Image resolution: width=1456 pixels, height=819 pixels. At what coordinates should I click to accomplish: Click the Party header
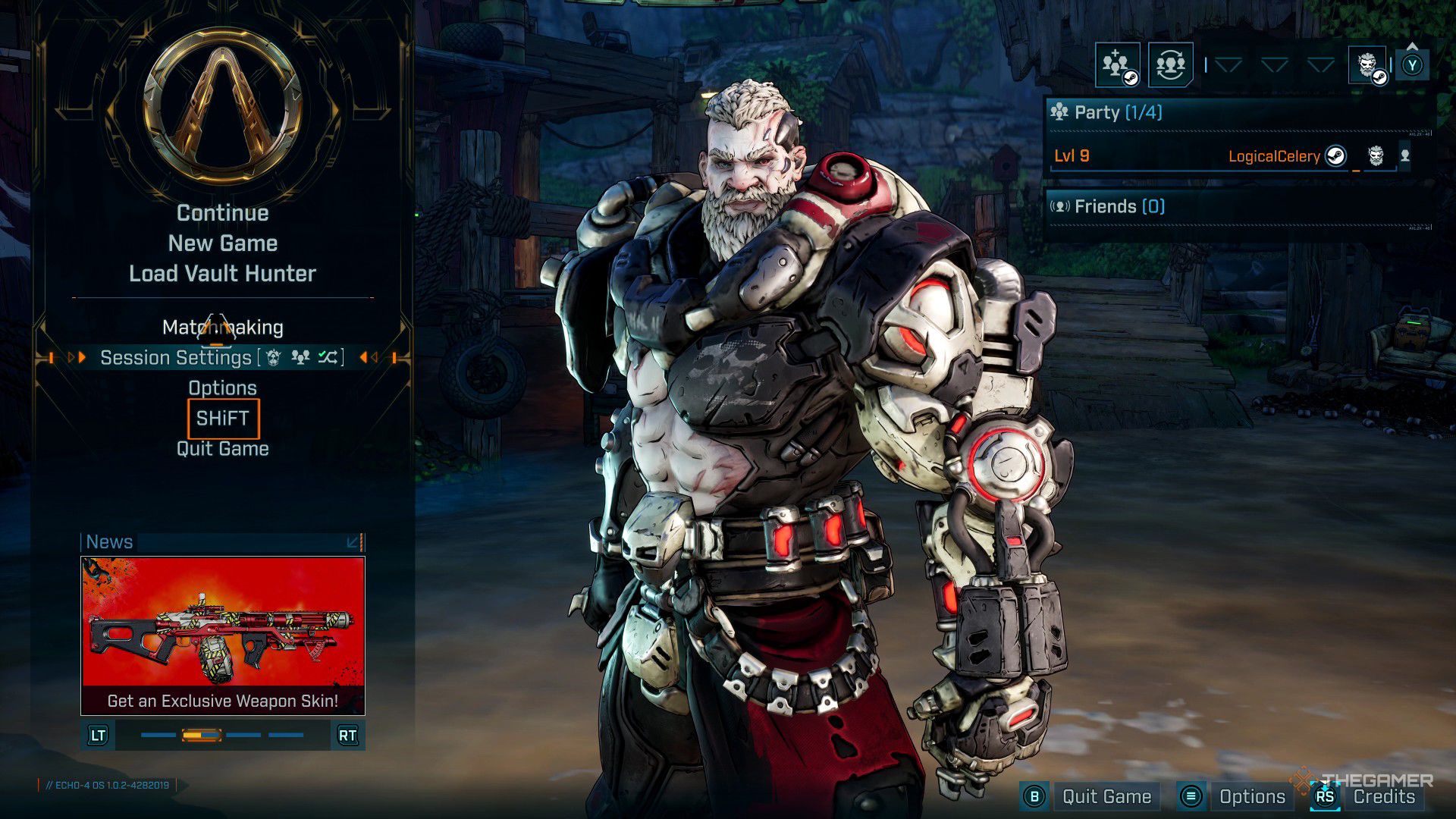click(x=1118, y=112)
